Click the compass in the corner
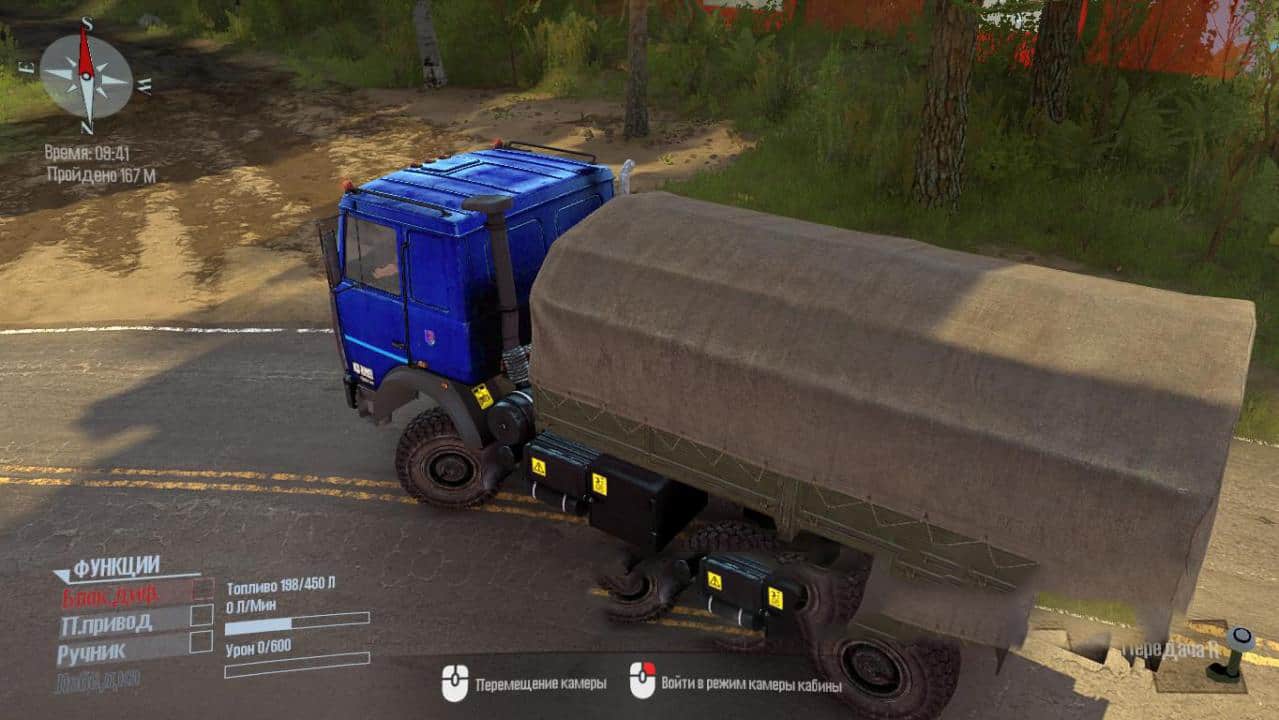Screen dimensions: 1279x720 86,76
